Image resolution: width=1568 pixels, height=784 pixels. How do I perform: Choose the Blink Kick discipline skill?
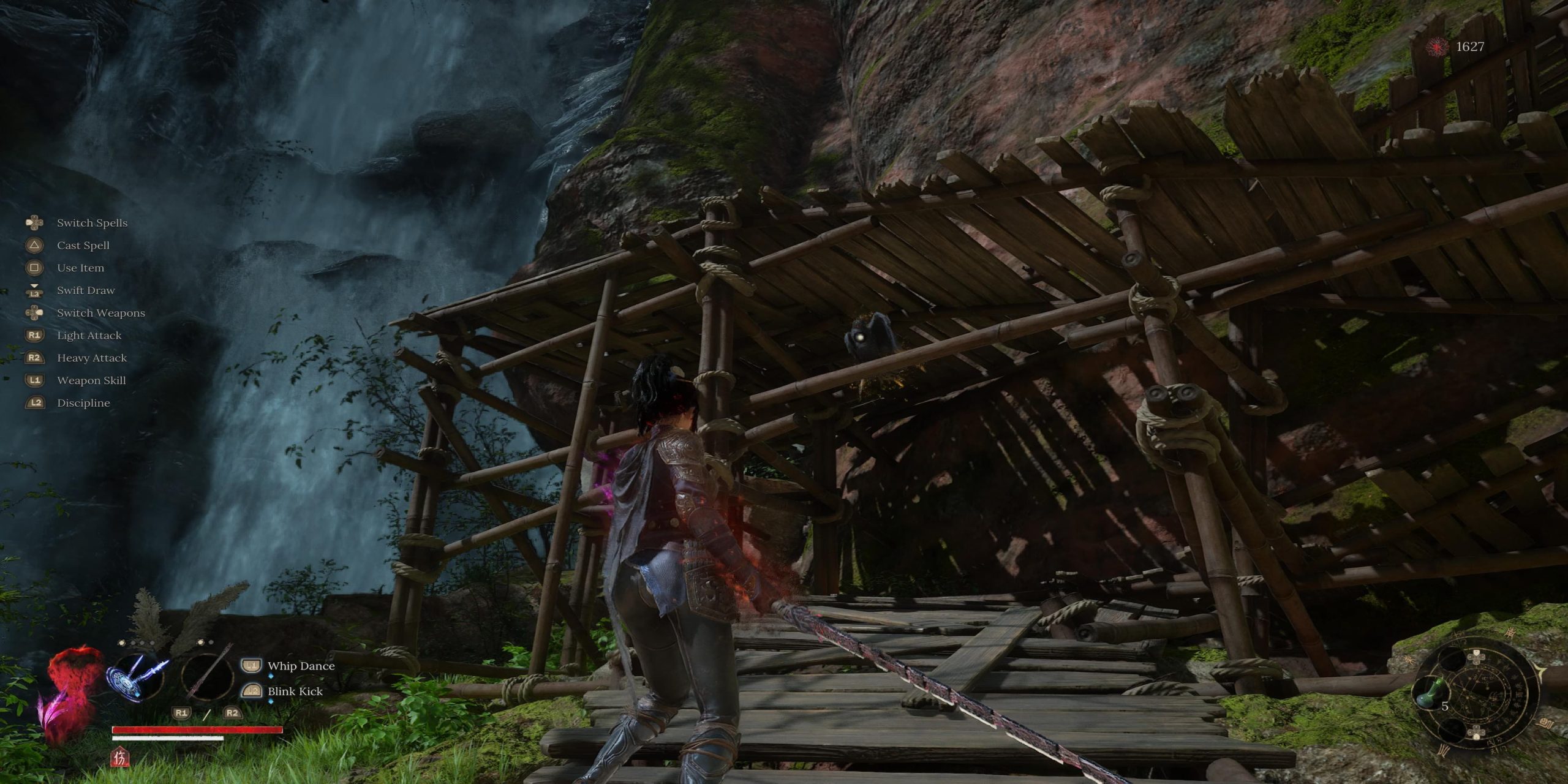295,691
